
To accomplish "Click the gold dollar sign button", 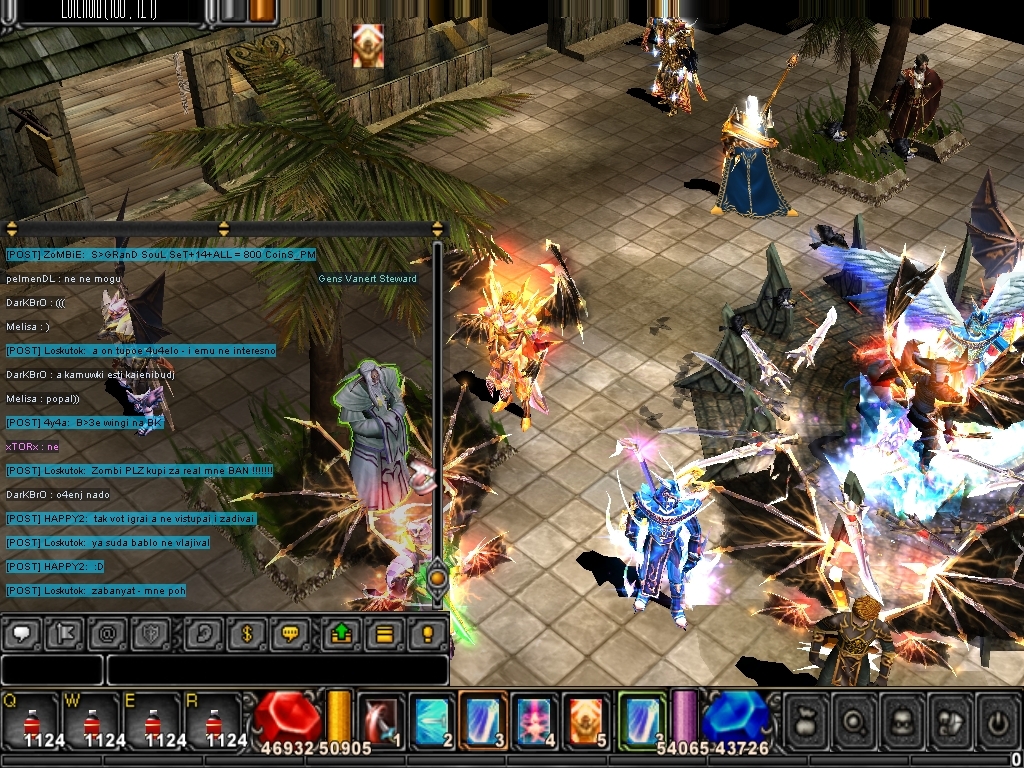I will coord(247,633).
